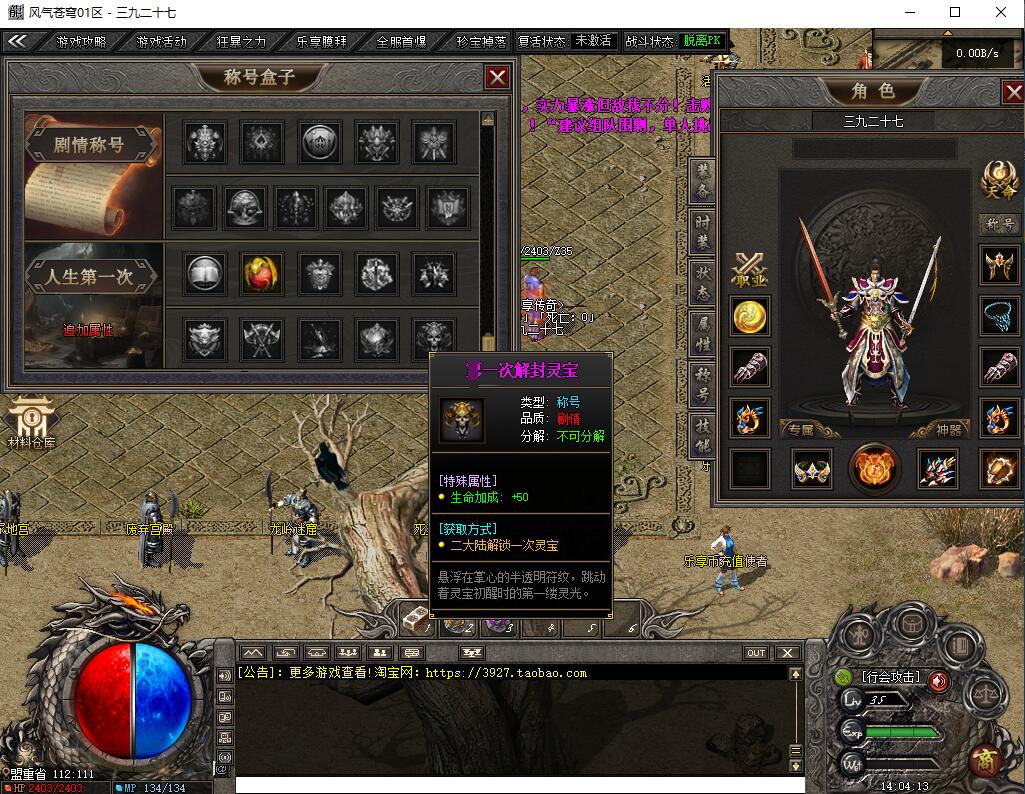Image resolution: width=1025 pixels, height=794 pixels.
Task: Open the 游戏攻略 game guide menu
Action: [x=81, y=41]
